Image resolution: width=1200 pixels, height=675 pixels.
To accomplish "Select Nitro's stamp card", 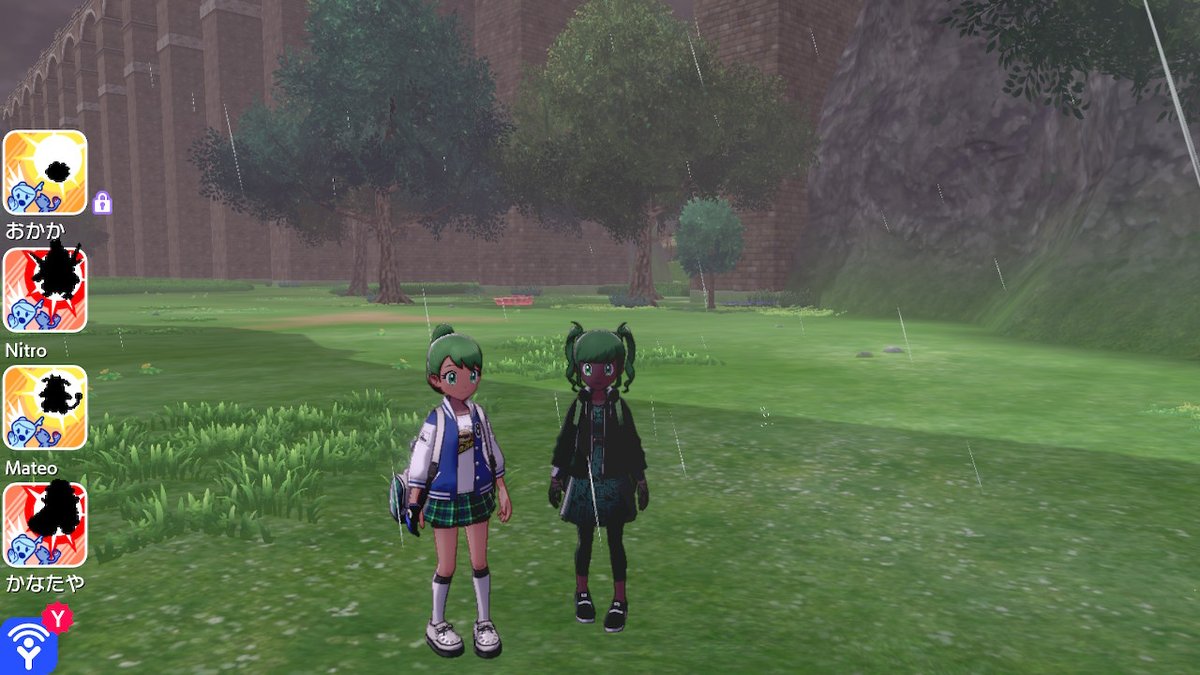I will coord(45,290).
